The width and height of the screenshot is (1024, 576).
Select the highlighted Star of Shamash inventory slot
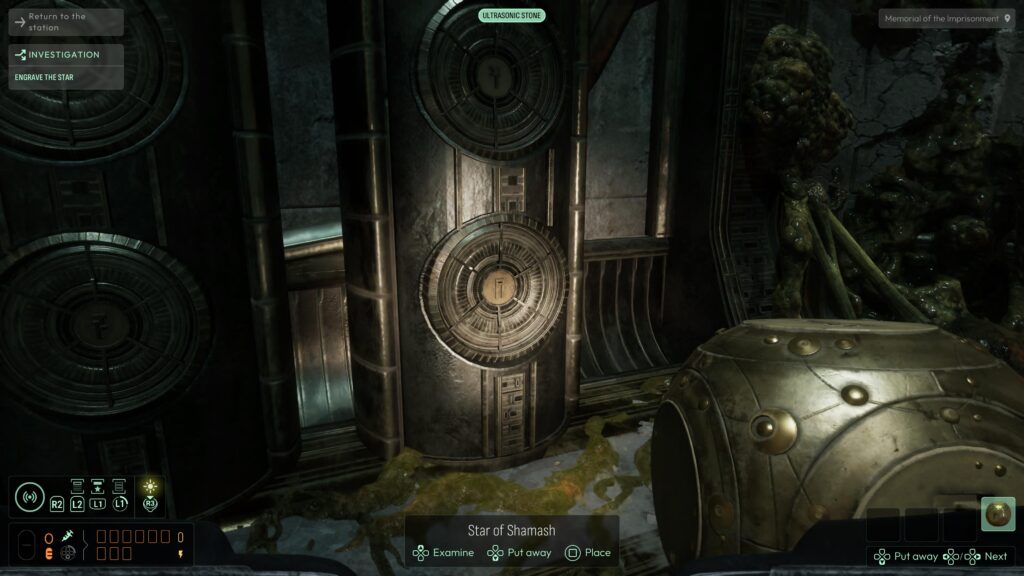tap(997, 514)
